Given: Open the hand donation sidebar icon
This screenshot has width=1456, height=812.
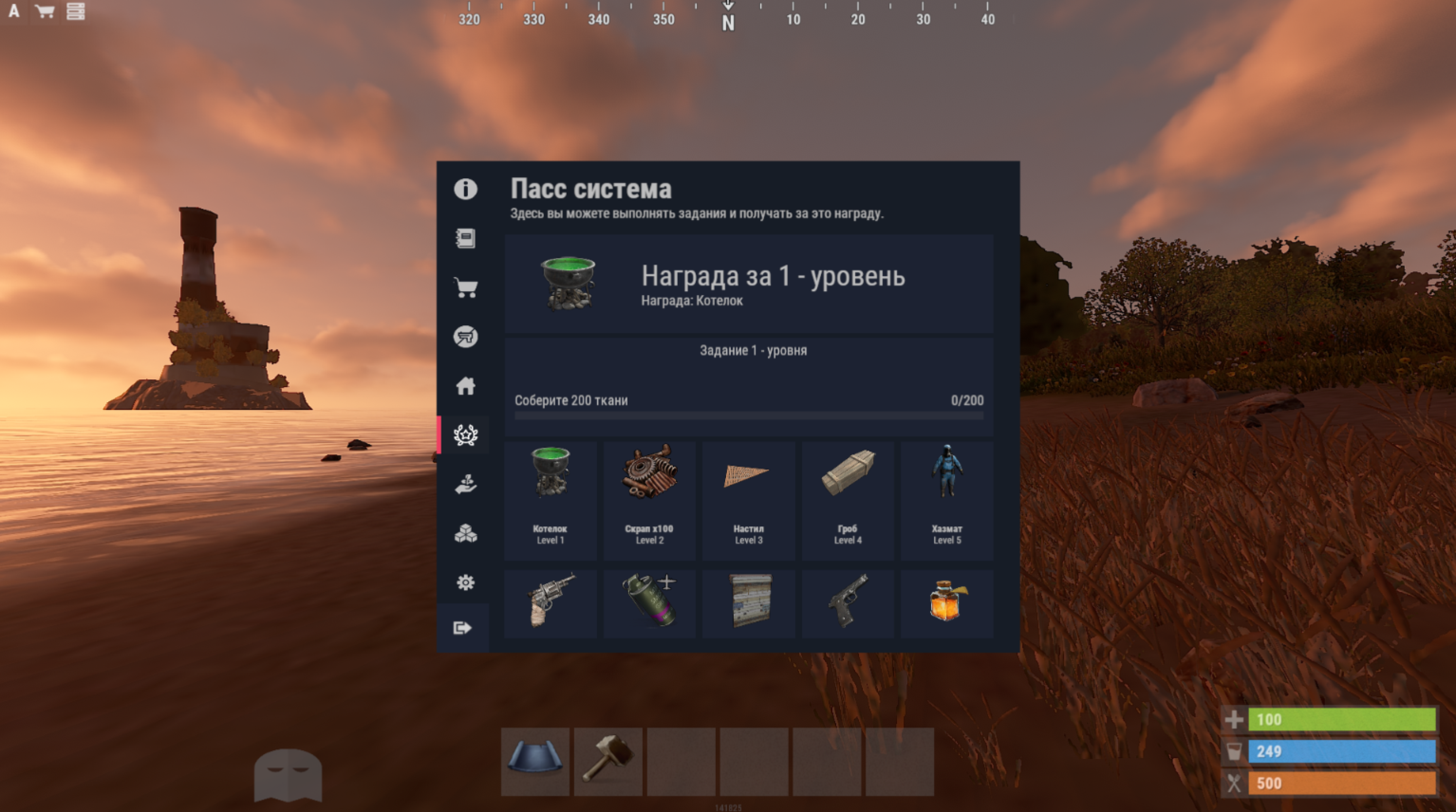Looking at the screenshot, I should 465,484.
